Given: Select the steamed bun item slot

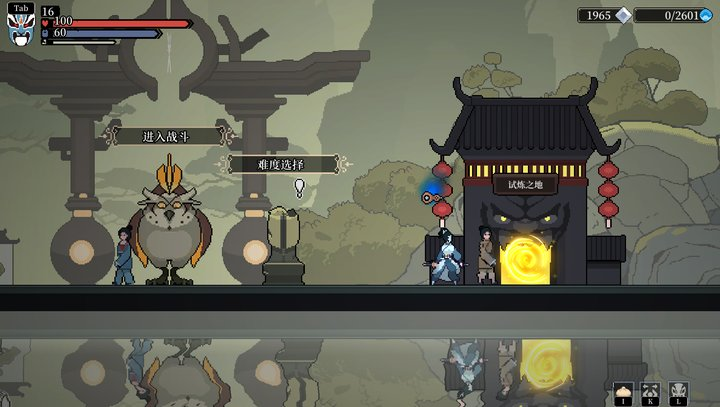Looking at the screenshot, I should click(624, 391).
